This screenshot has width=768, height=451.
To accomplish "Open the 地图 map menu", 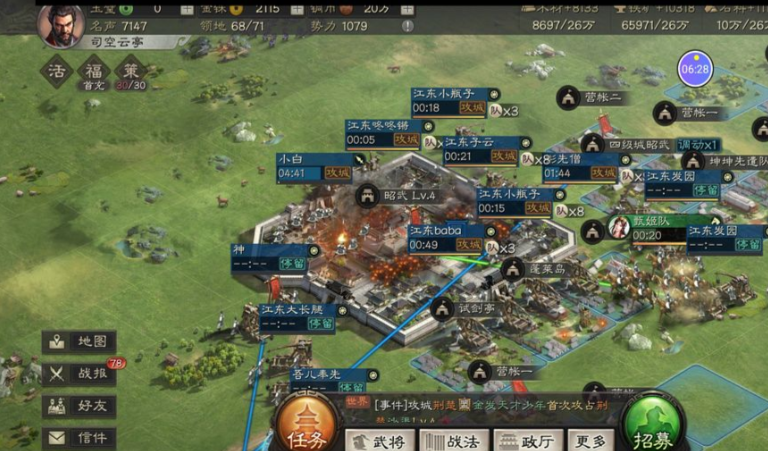I will tap(79, 342).
